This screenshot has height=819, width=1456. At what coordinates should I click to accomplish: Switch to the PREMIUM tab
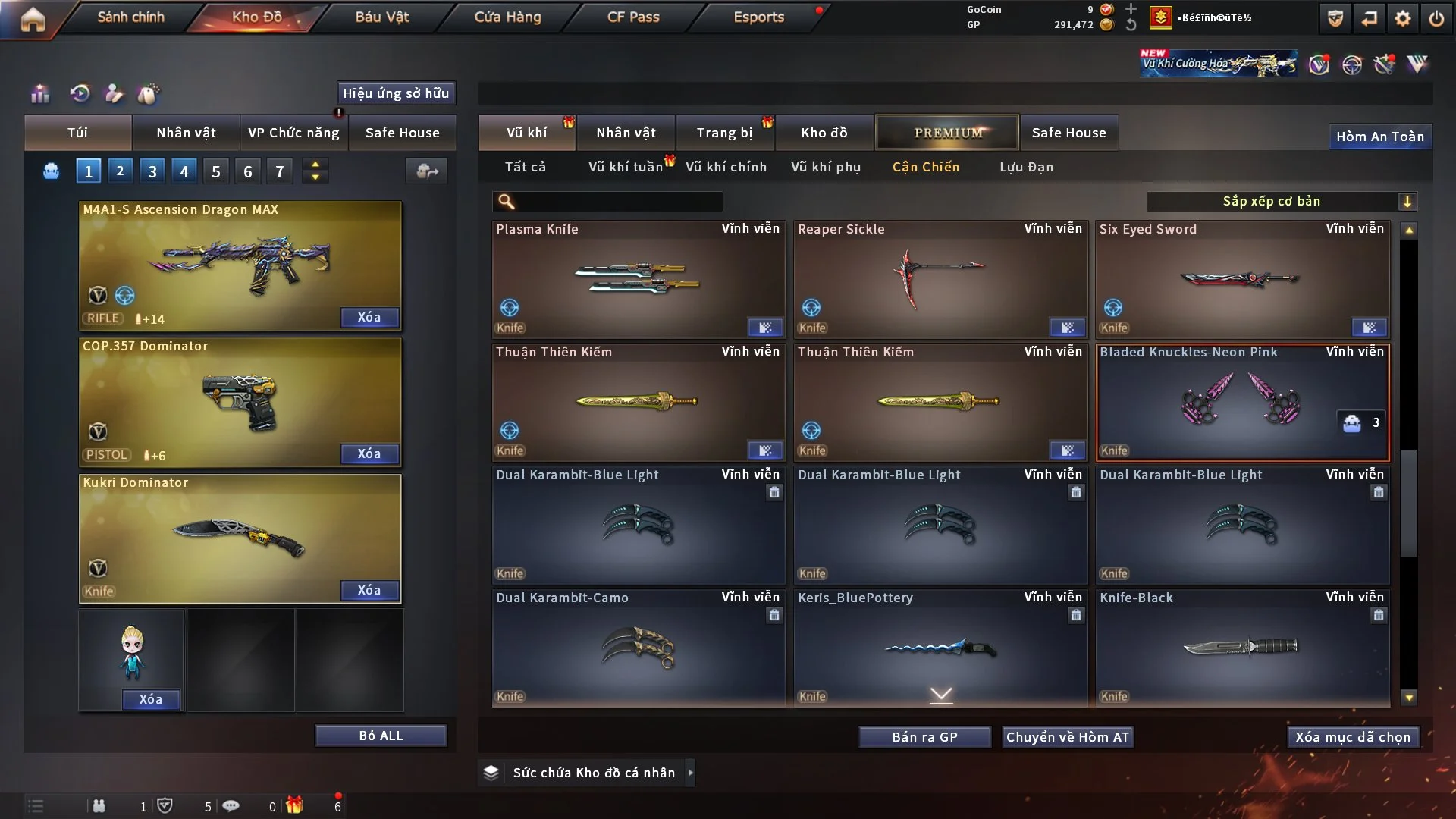point(947,133)
